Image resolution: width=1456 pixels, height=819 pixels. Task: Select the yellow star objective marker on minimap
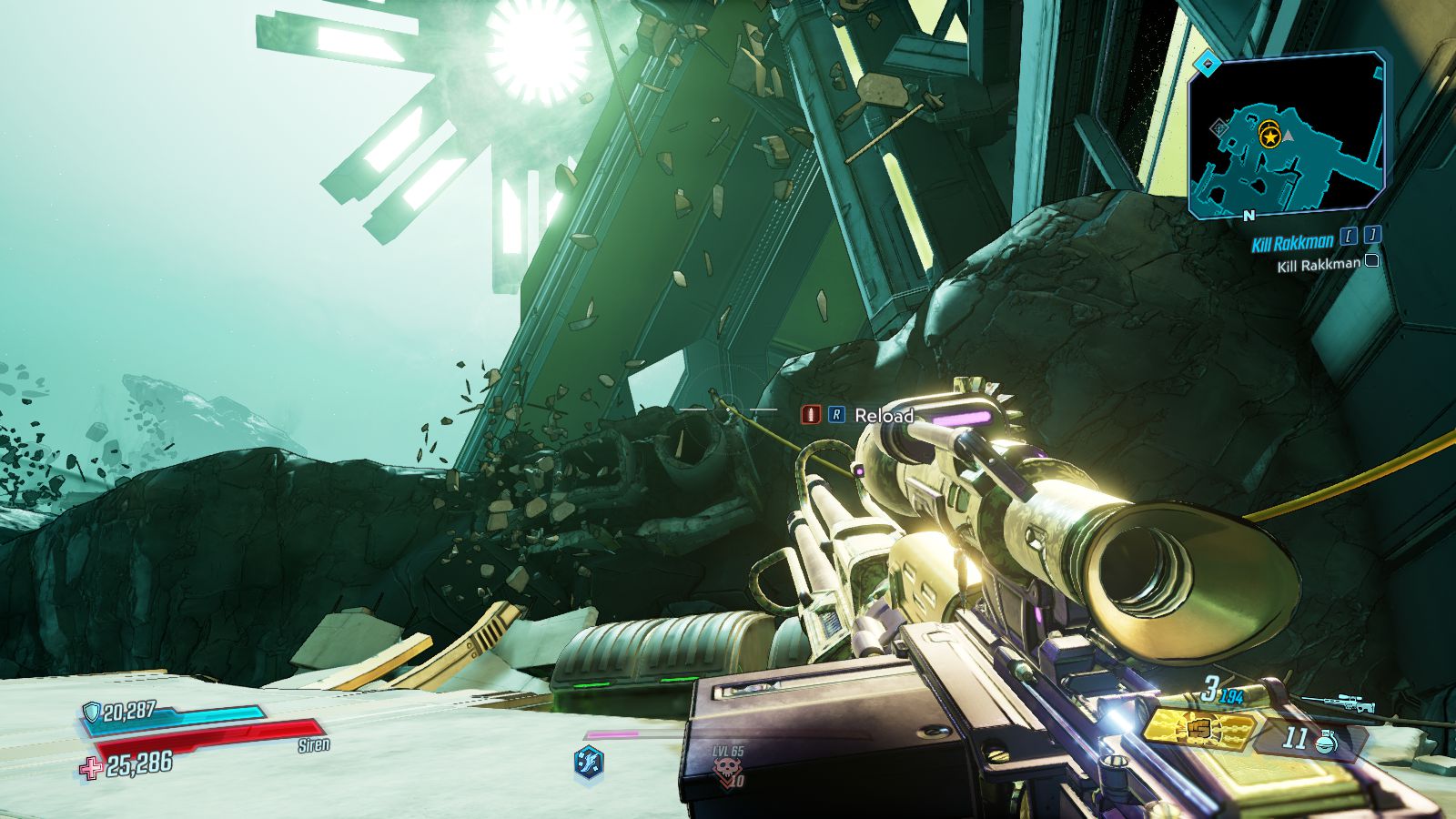1269,136
